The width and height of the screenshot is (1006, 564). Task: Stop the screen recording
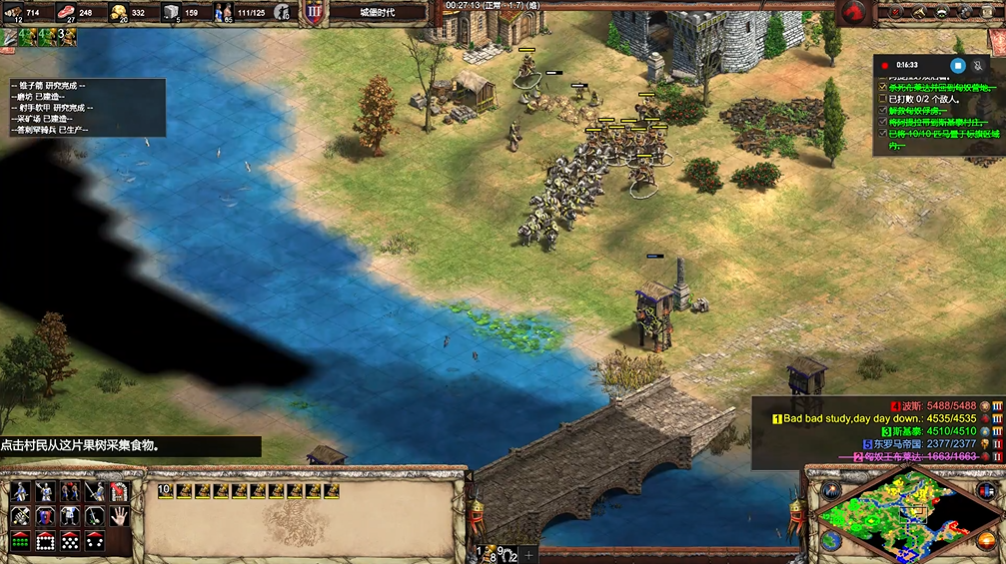click(957, 66)
